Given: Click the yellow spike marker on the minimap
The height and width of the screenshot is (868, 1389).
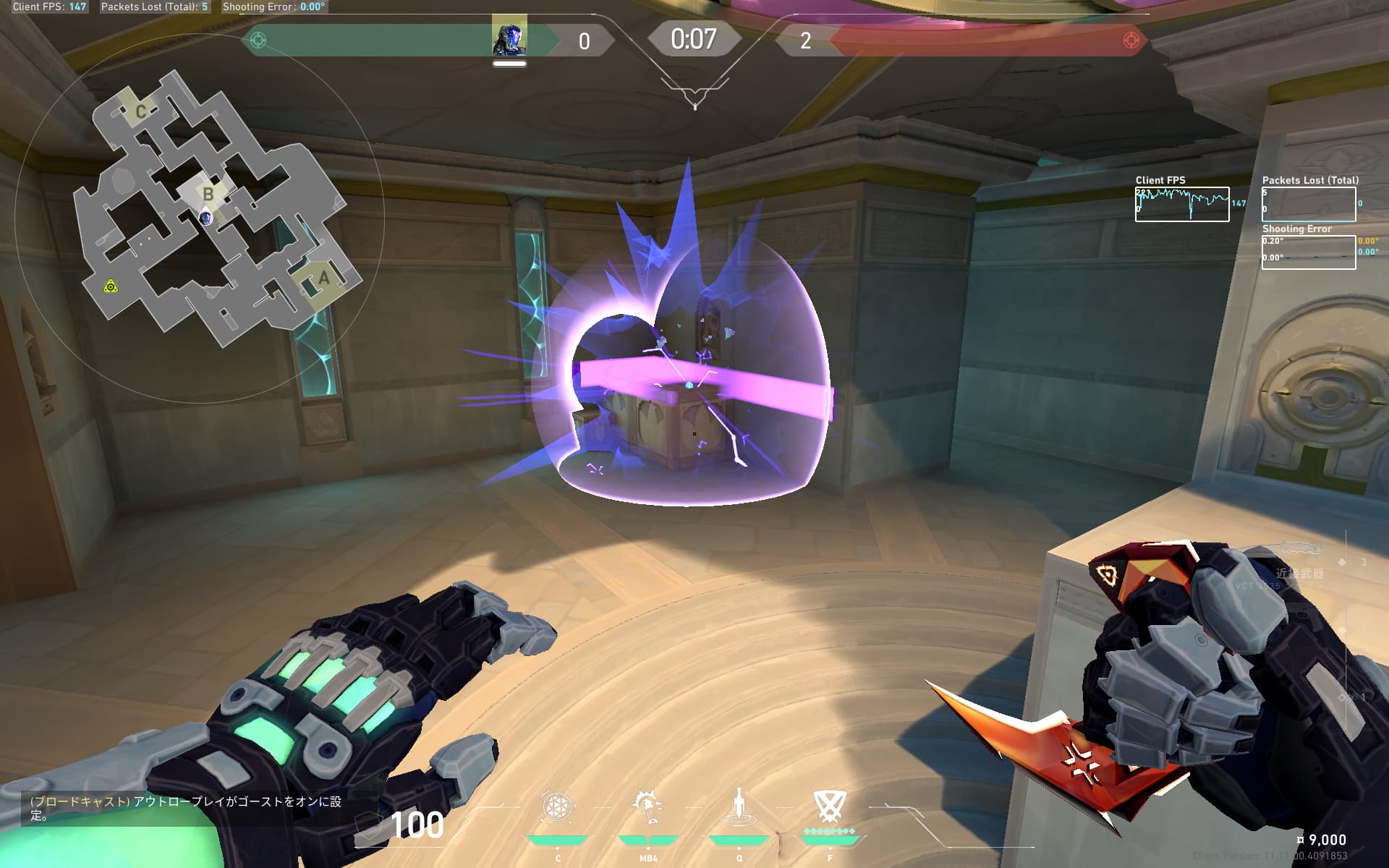Looking at the screenshot, I should tap(111, 287).
